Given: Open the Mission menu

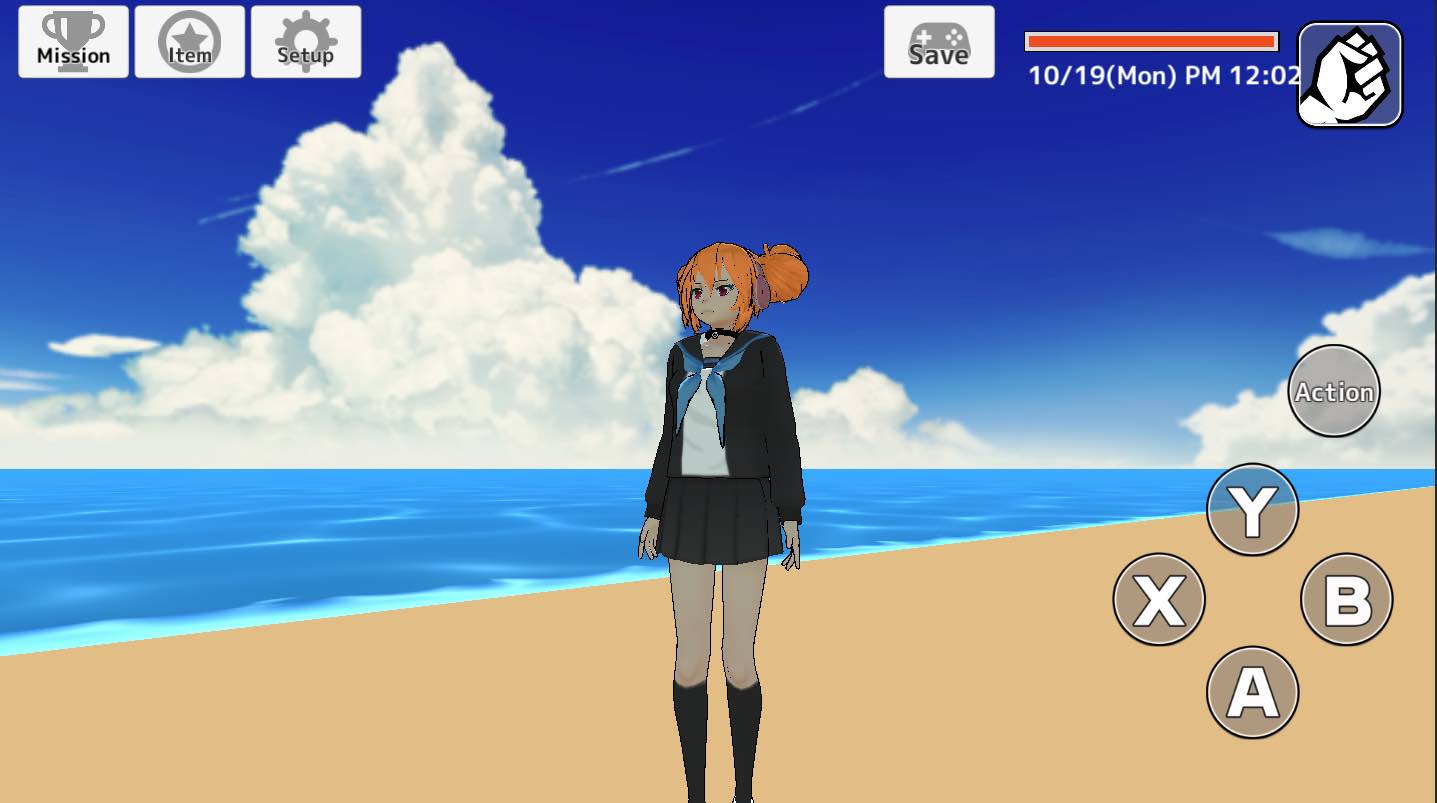Looking at the screenshot, I should pos(71,42).
